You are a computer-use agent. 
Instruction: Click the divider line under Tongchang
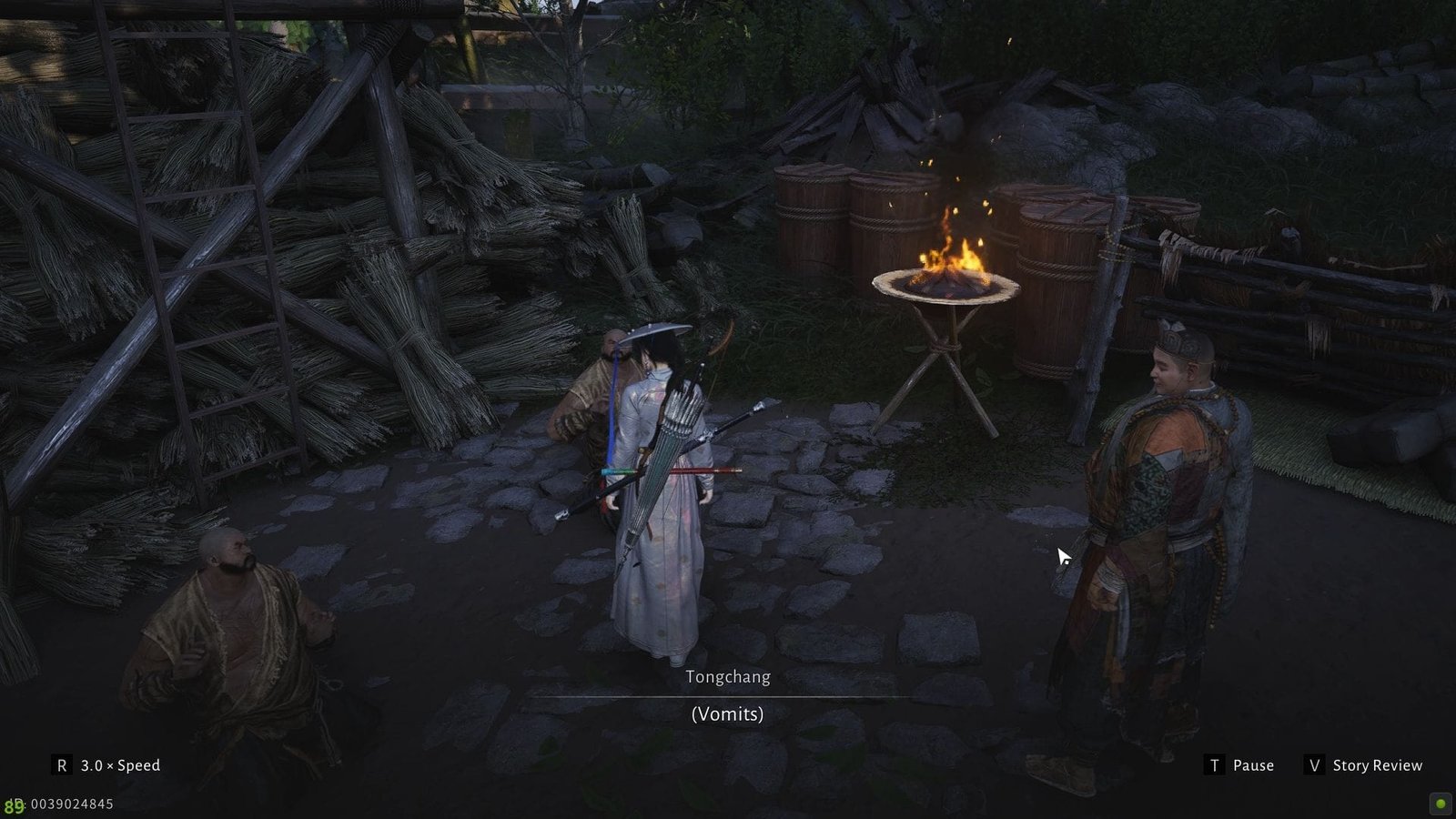pos(728,694)
